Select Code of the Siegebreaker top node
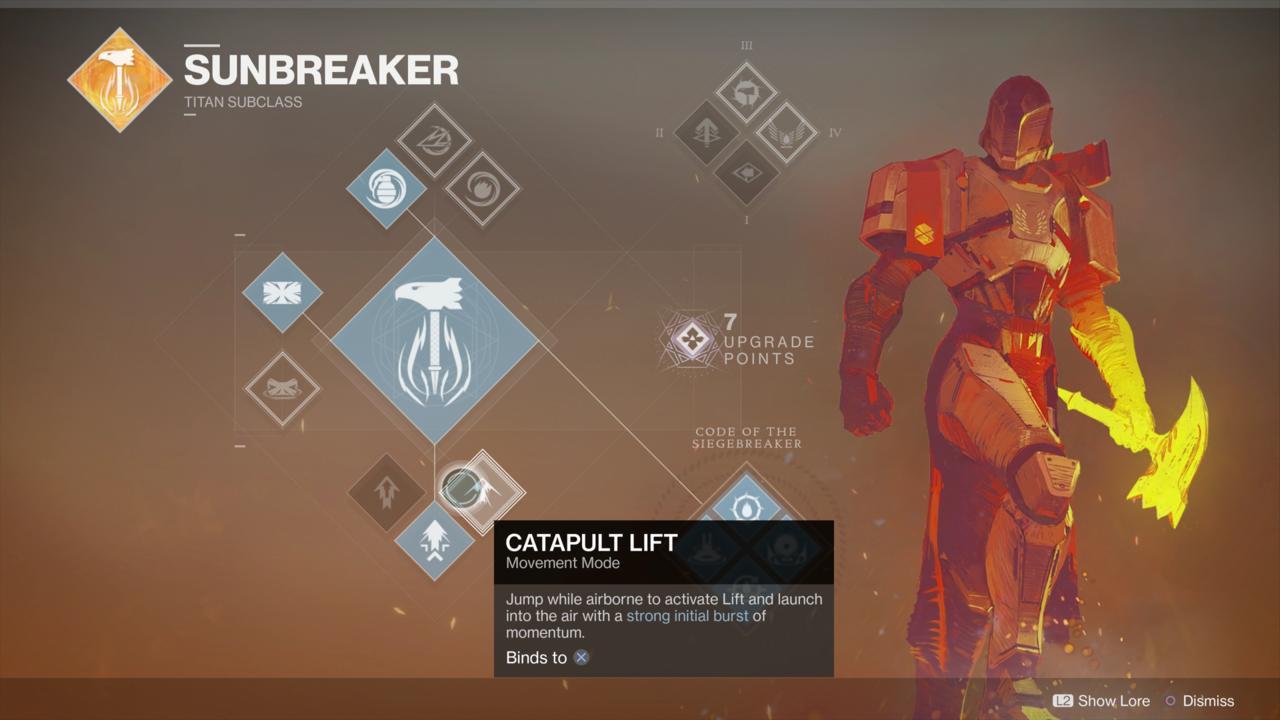The image size is (1280, 720). (x=746, y=506)
